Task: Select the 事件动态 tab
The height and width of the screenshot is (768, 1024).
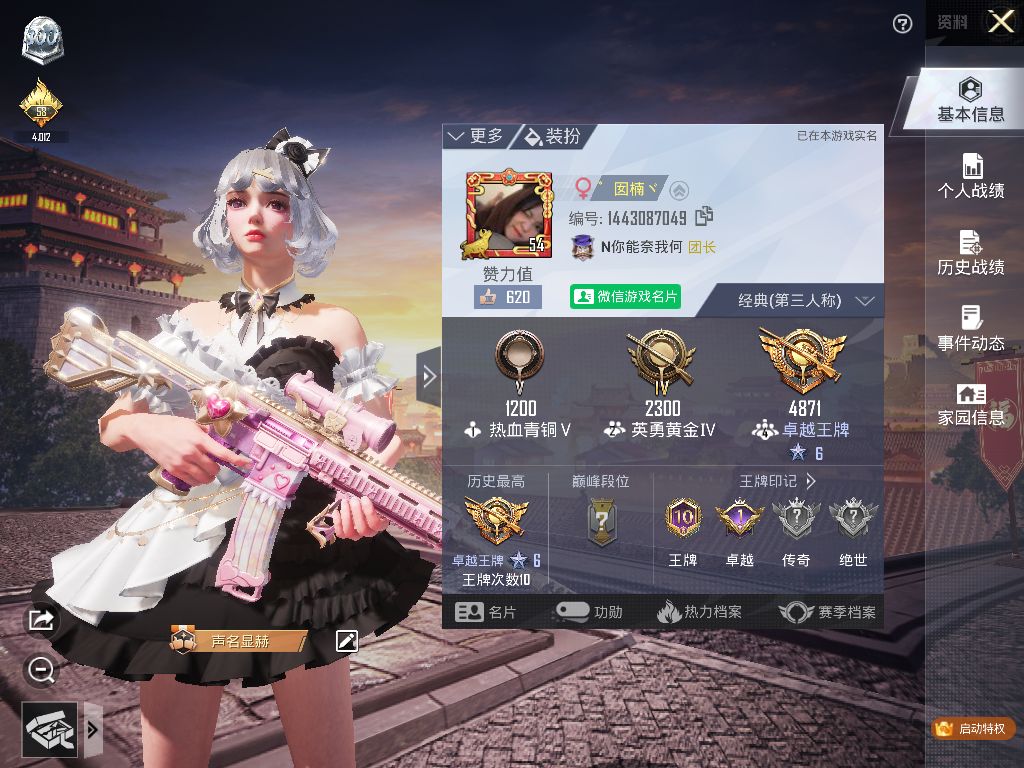Action: click(x=970, y=329)
